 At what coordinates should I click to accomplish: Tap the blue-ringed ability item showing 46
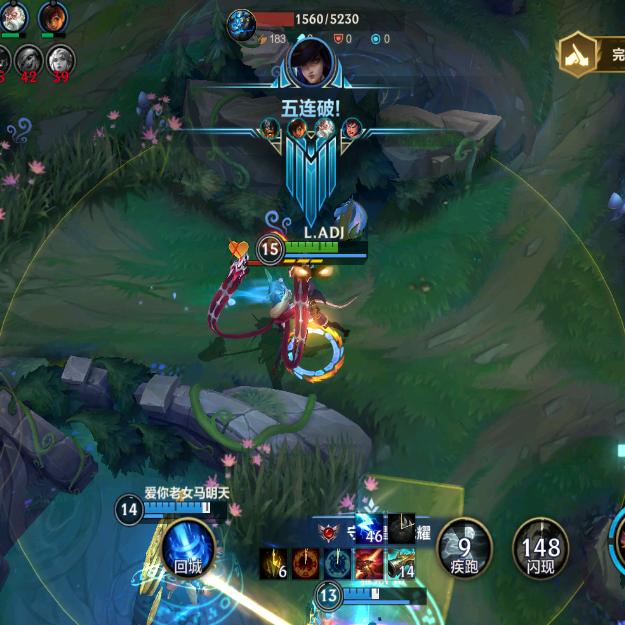click(x=370, y=529)
